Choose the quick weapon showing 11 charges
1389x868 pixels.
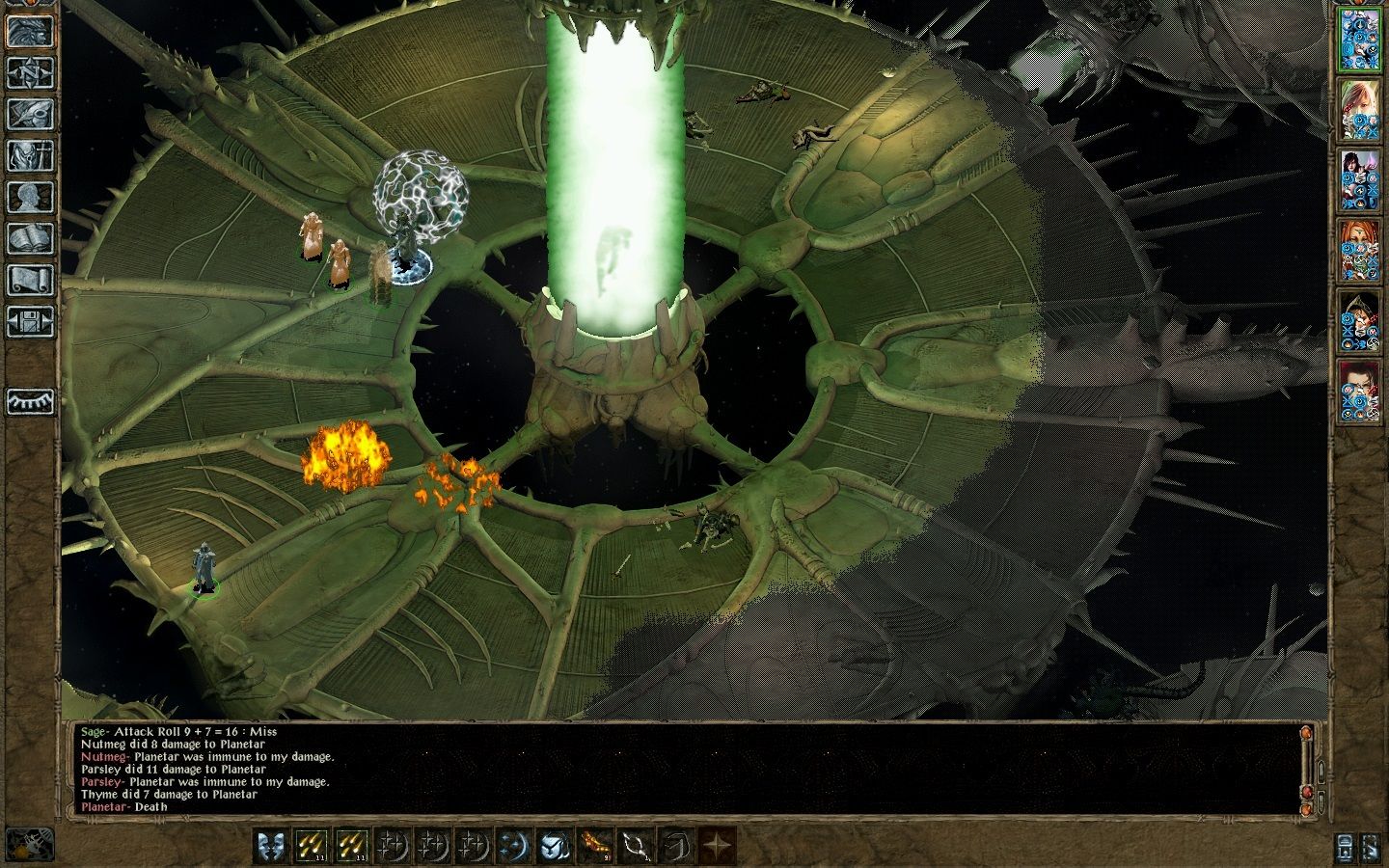[x=313, y=846]
